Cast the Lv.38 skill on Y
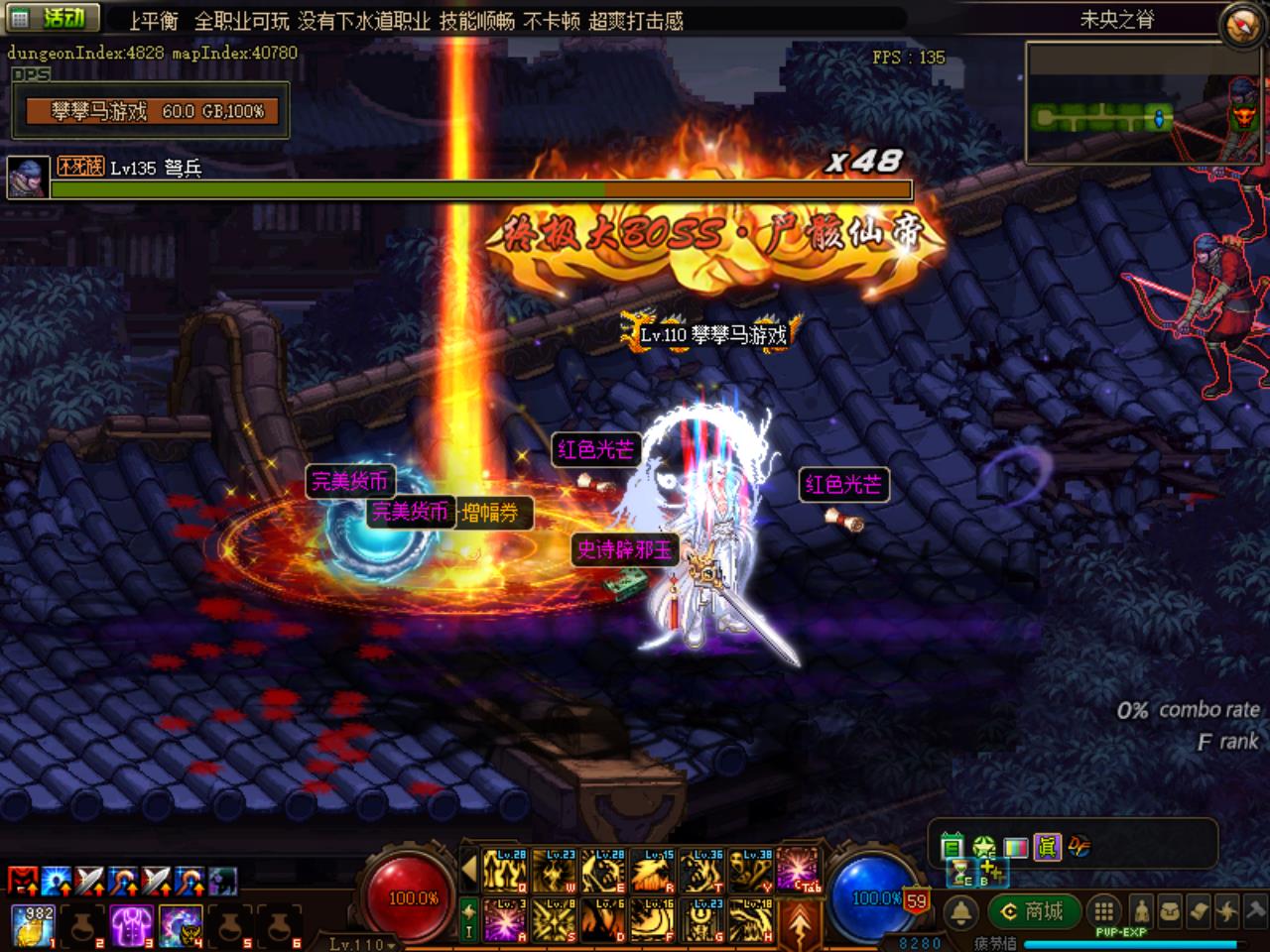Screen dimensions: 1270x952 751,871
